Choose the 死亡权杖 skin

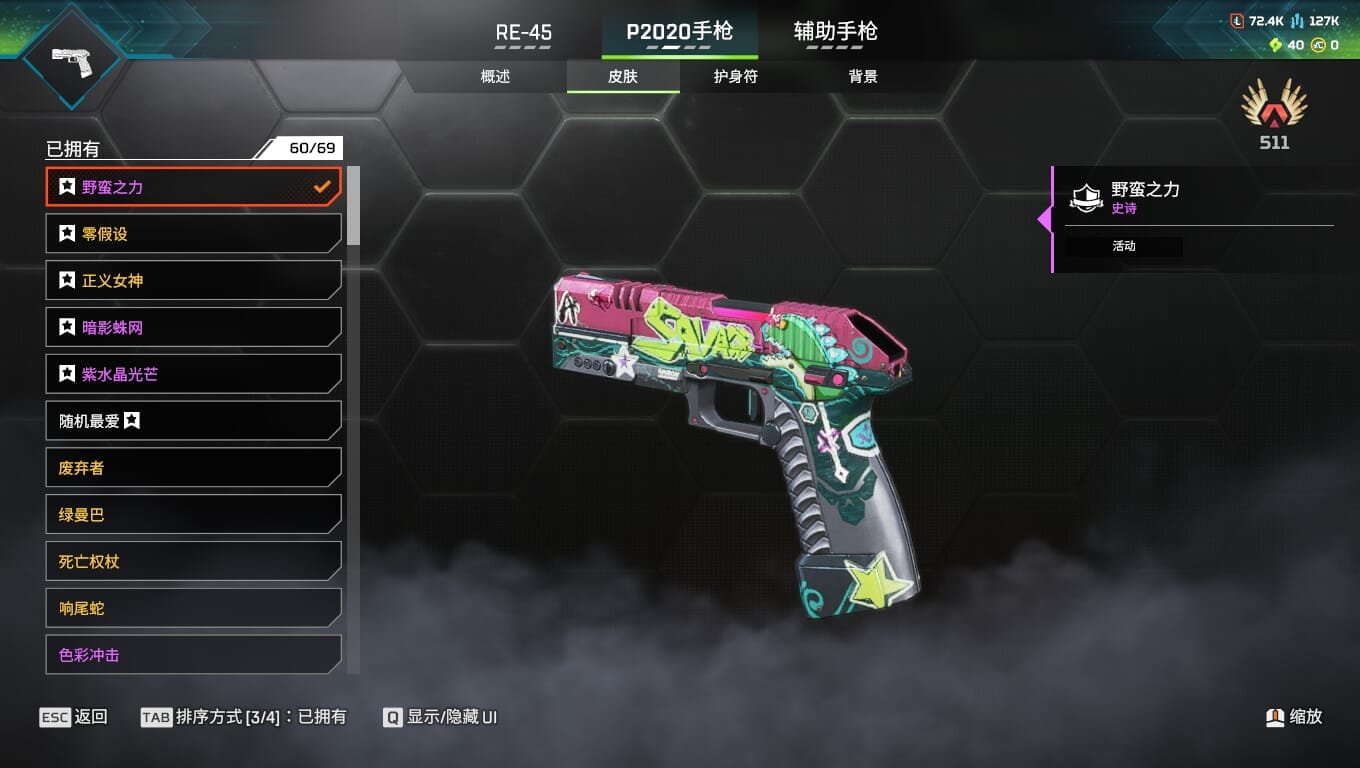coord(193,562)
